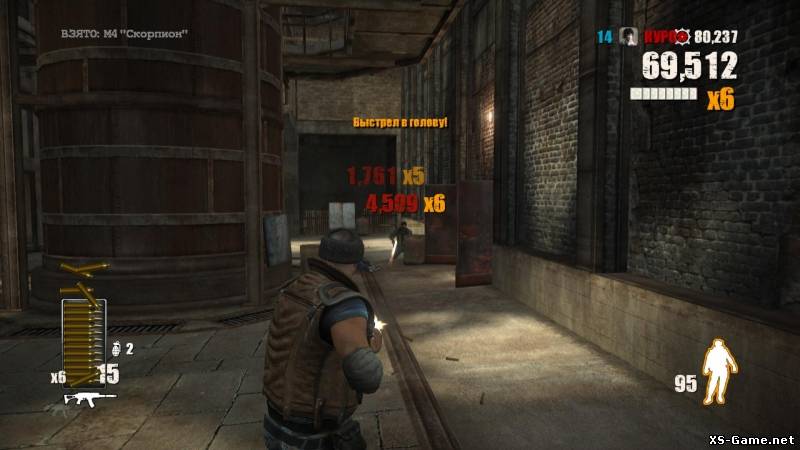Image resolution: width=800 pixels, height=450 pixels.
Task: Click the assault rifle weapon icon
Action: coord(89,399)
